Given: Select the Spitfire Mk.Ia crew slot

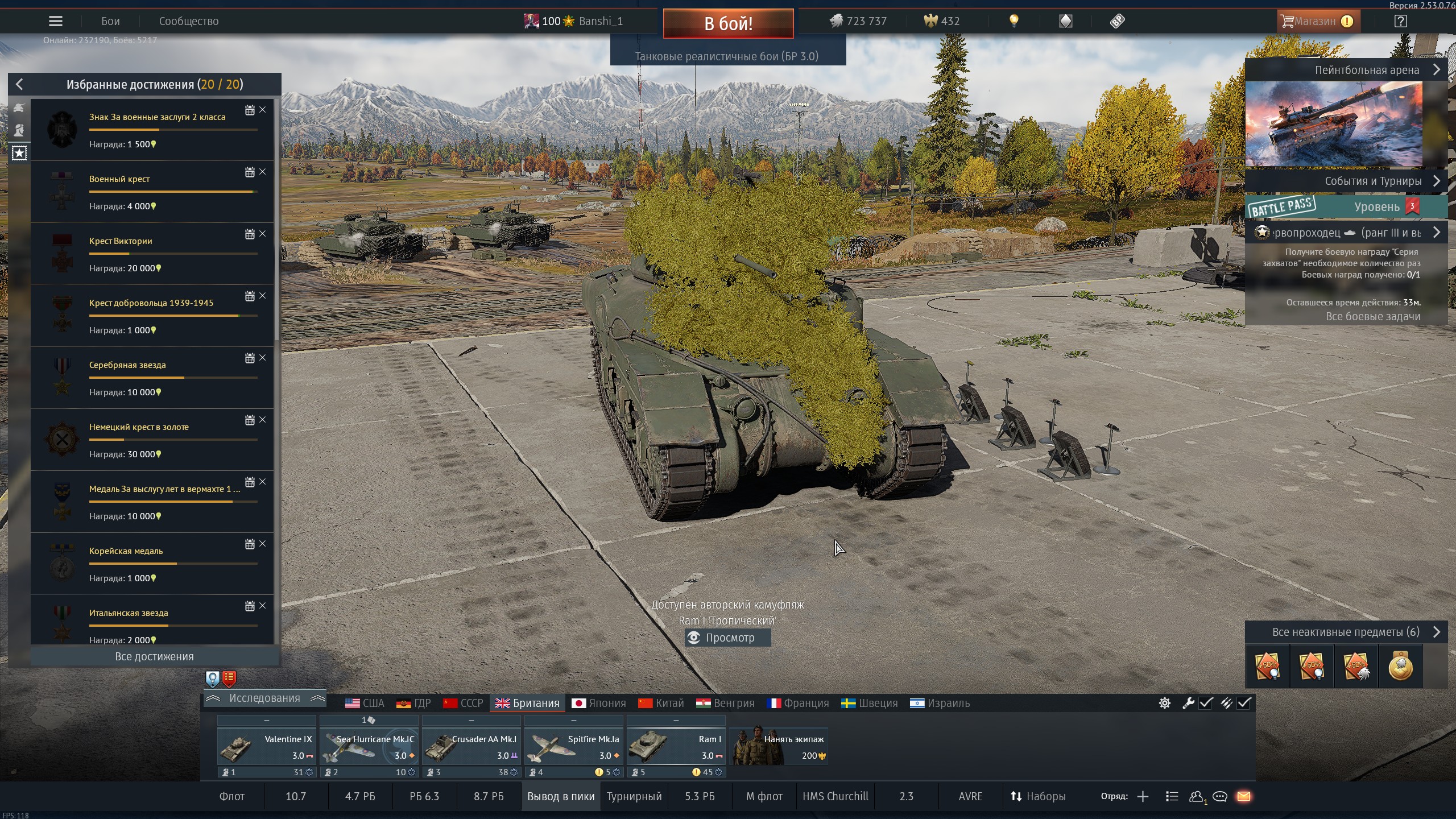Looking at the screenshot, I should 573,747.
